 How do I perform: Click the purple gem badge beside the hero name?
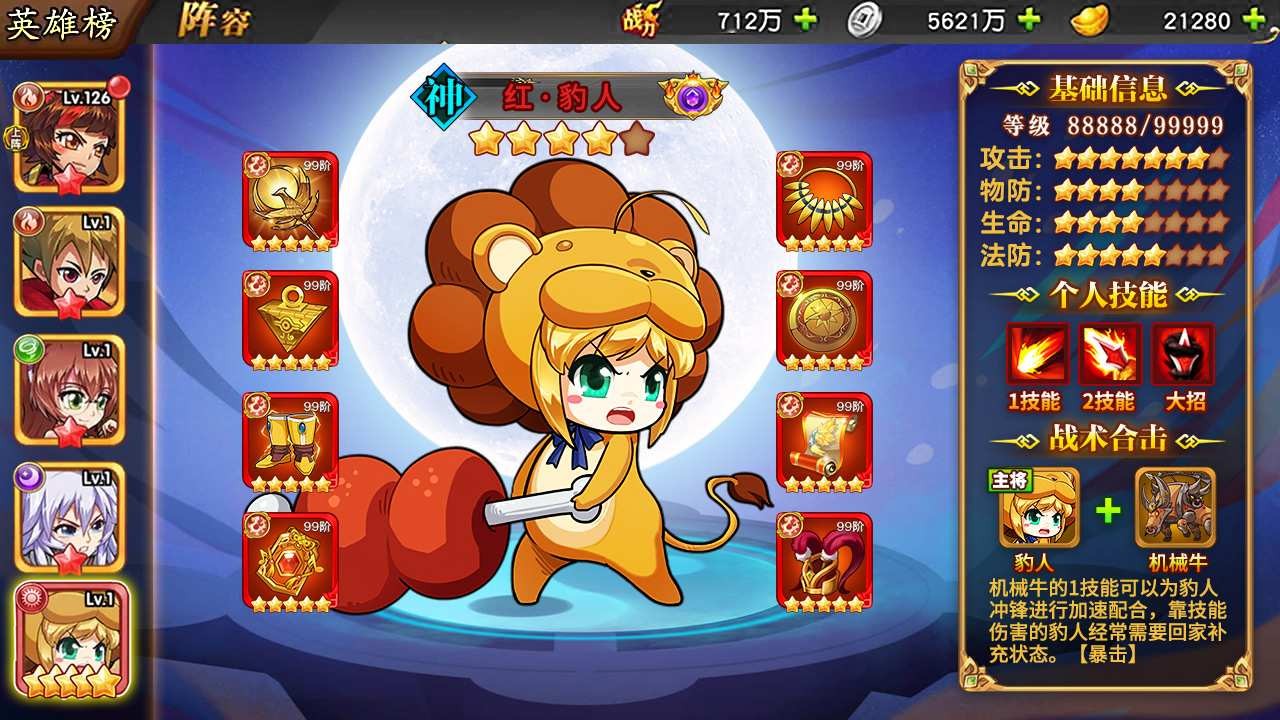(x=693, y=97)
